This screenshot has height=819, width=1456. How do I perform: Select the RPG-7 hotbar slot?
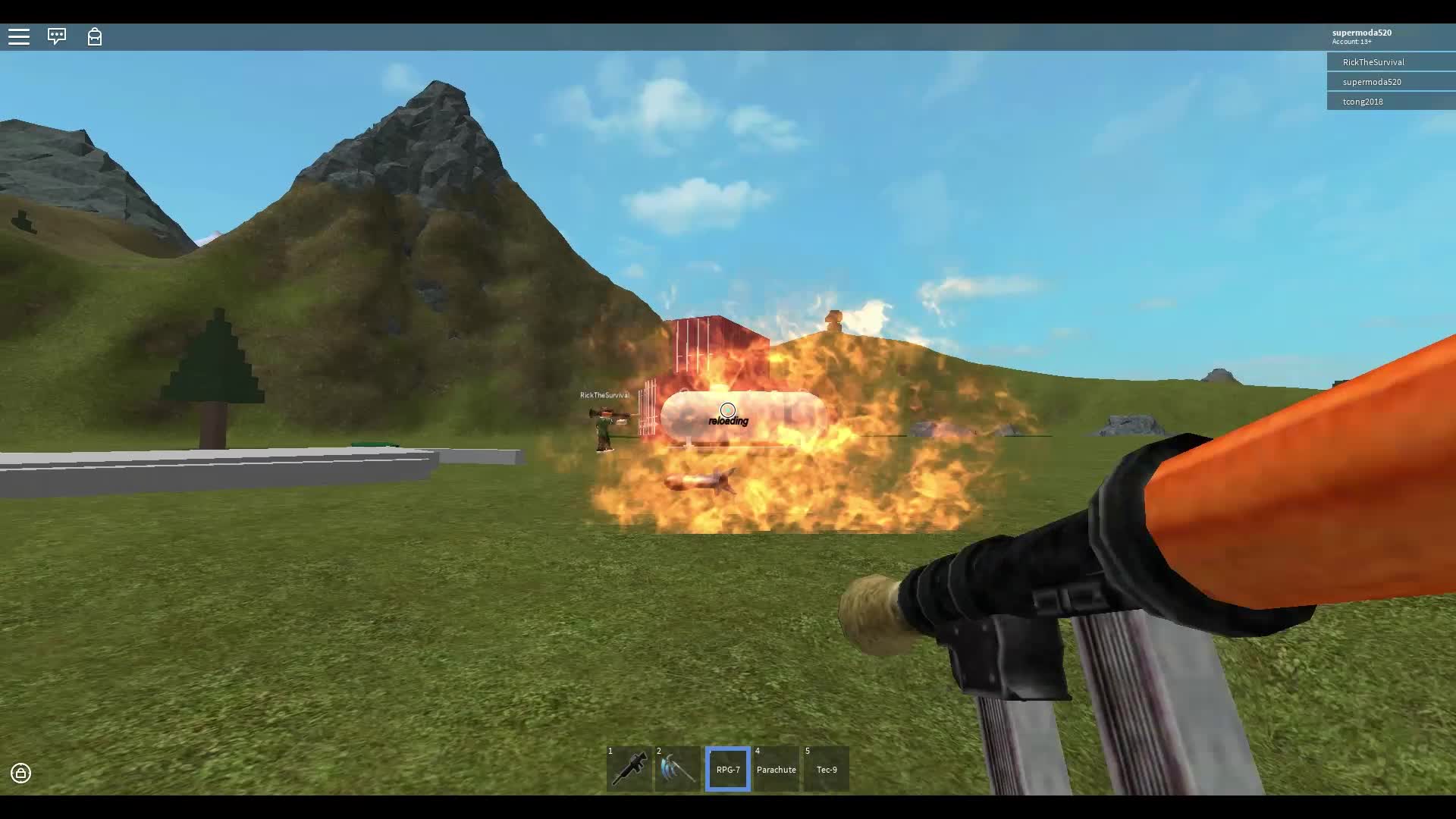(728, 769)
